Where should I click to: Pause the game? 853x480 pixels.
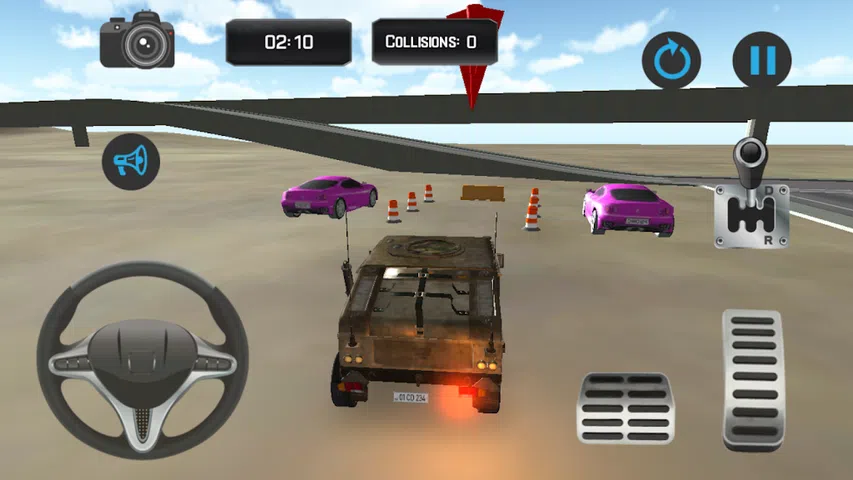coord(762,60)
